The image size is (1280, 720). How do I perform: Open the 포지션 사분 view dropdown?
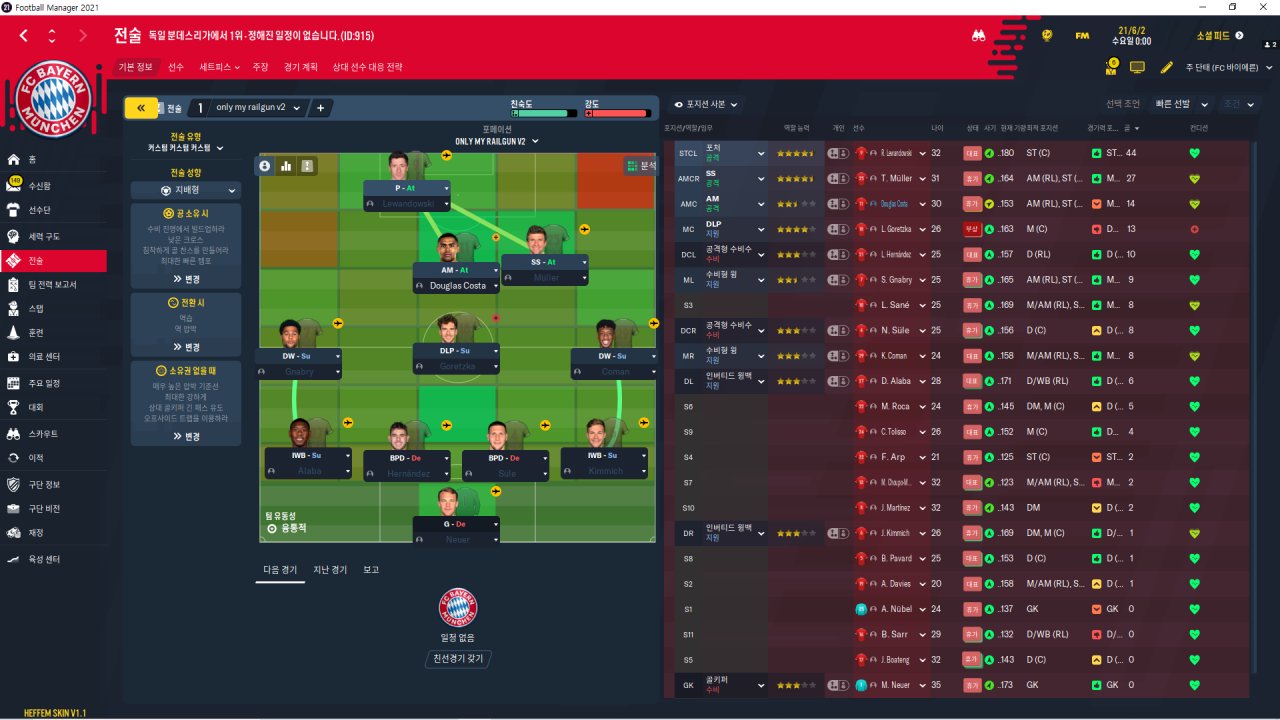tap(706, 104)
